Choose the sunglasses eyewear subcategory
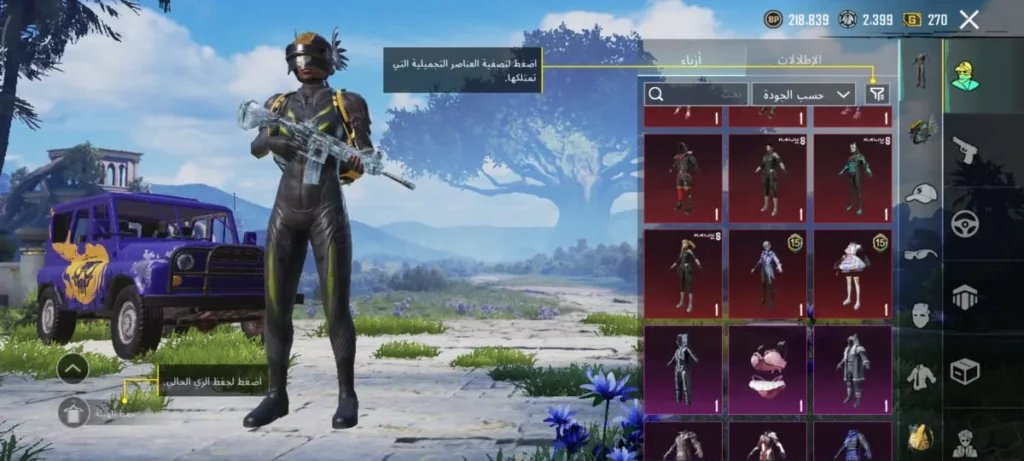This screenshot has height=461, width=1024. 920,254
